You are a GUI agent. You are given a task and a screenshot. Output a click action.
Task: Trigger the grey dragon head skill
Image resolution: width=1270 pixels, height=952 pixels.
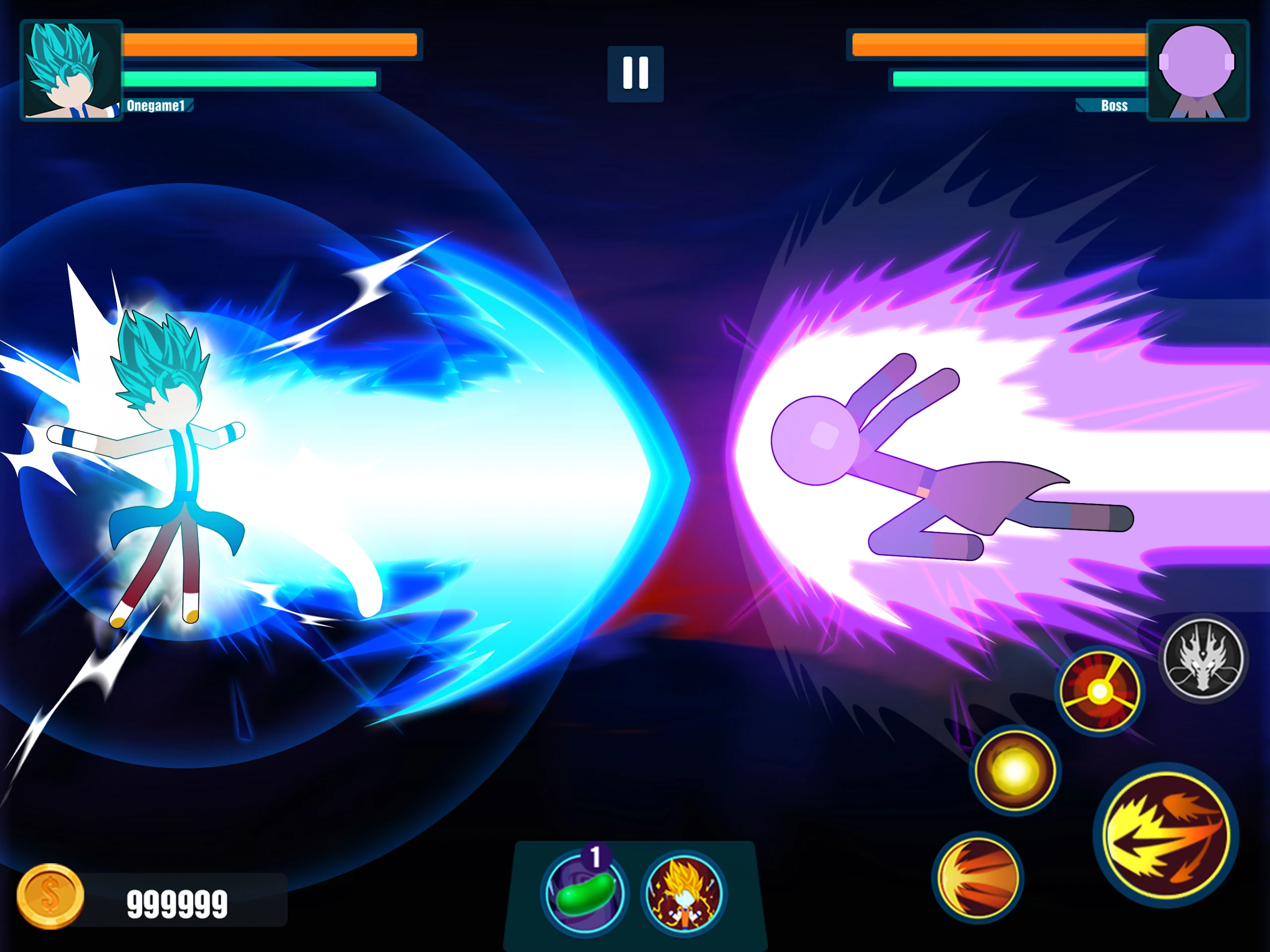click(x=1204, y=659)
